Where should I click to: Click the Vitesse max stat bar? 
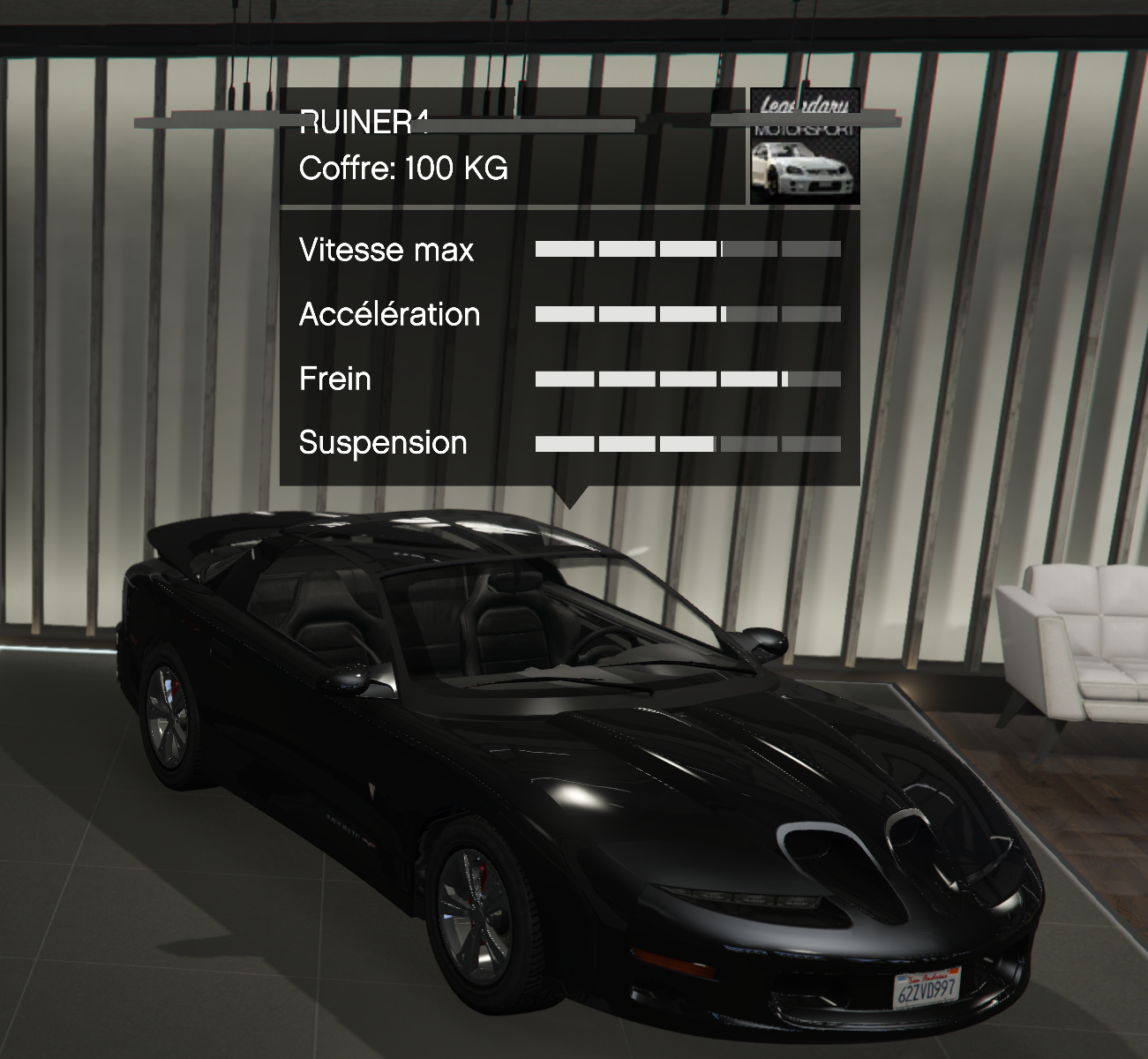688,248
